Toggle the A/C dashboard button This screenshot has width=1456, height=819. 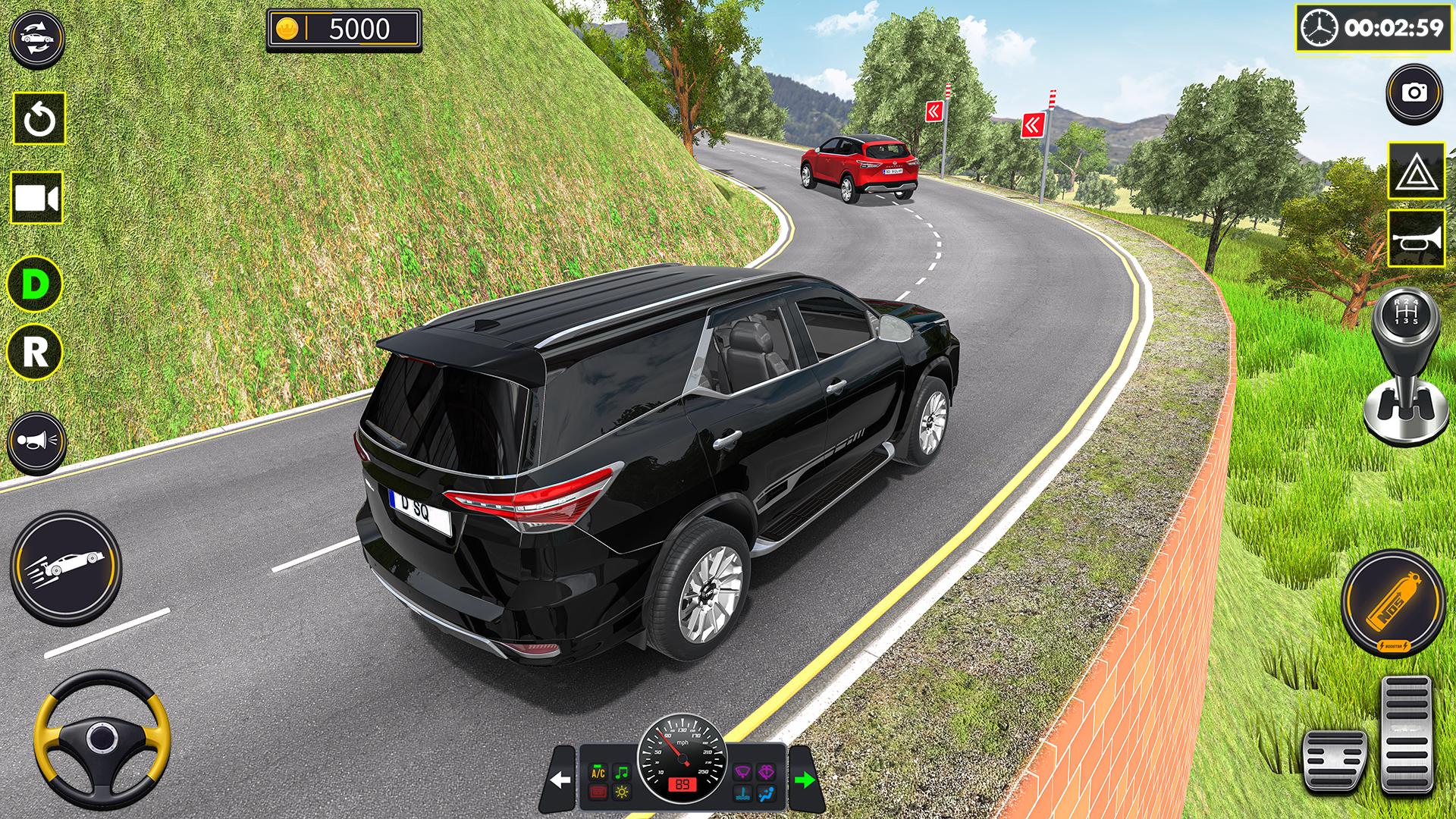(x=598, y=773)
